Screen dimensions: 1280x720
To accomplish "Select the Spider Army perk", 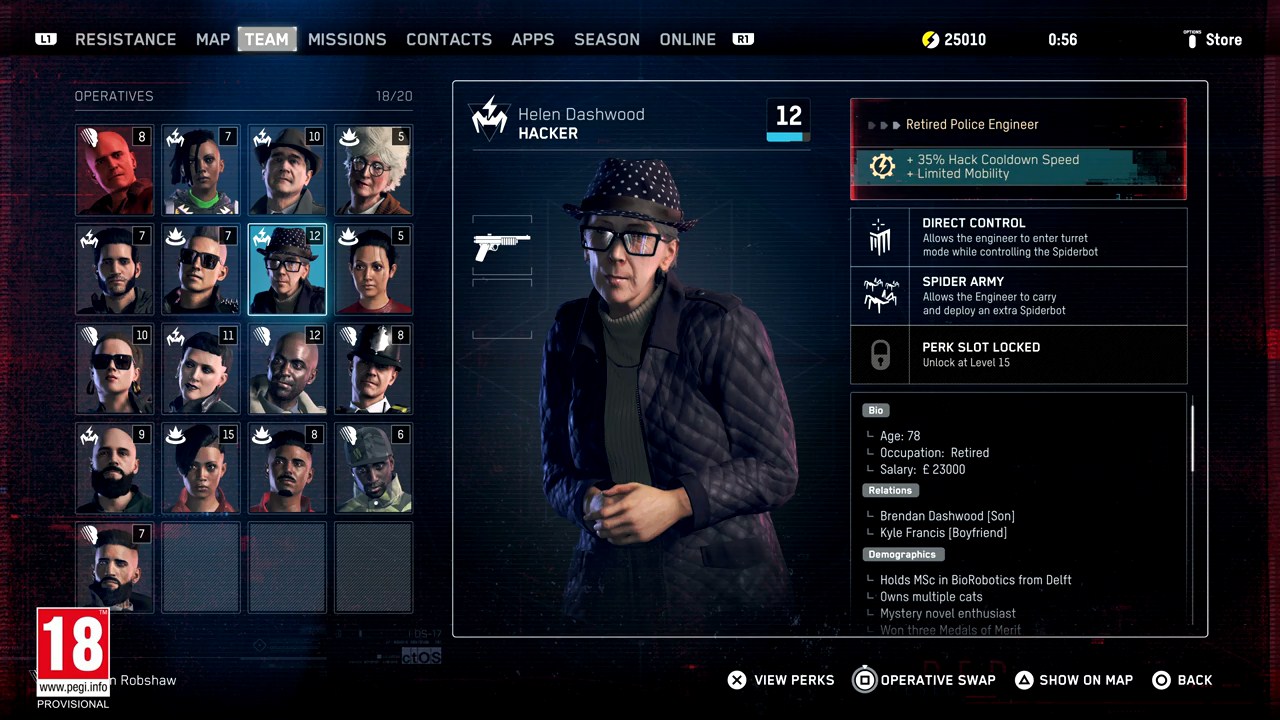I will (1018, 296).
